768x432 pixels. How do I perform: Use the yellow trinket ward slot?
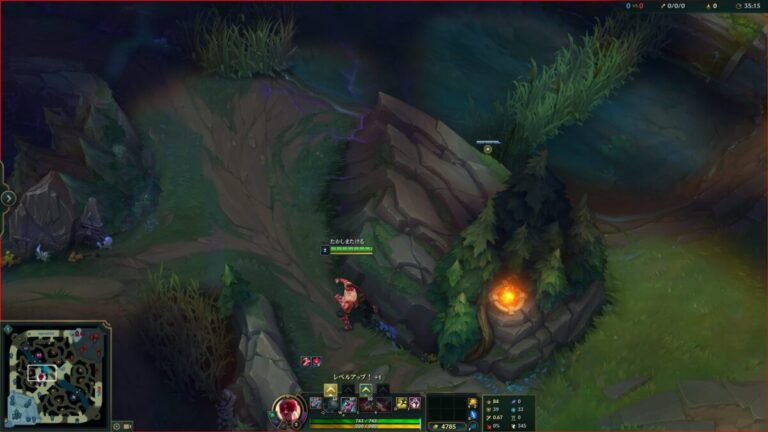pos(473,403)
